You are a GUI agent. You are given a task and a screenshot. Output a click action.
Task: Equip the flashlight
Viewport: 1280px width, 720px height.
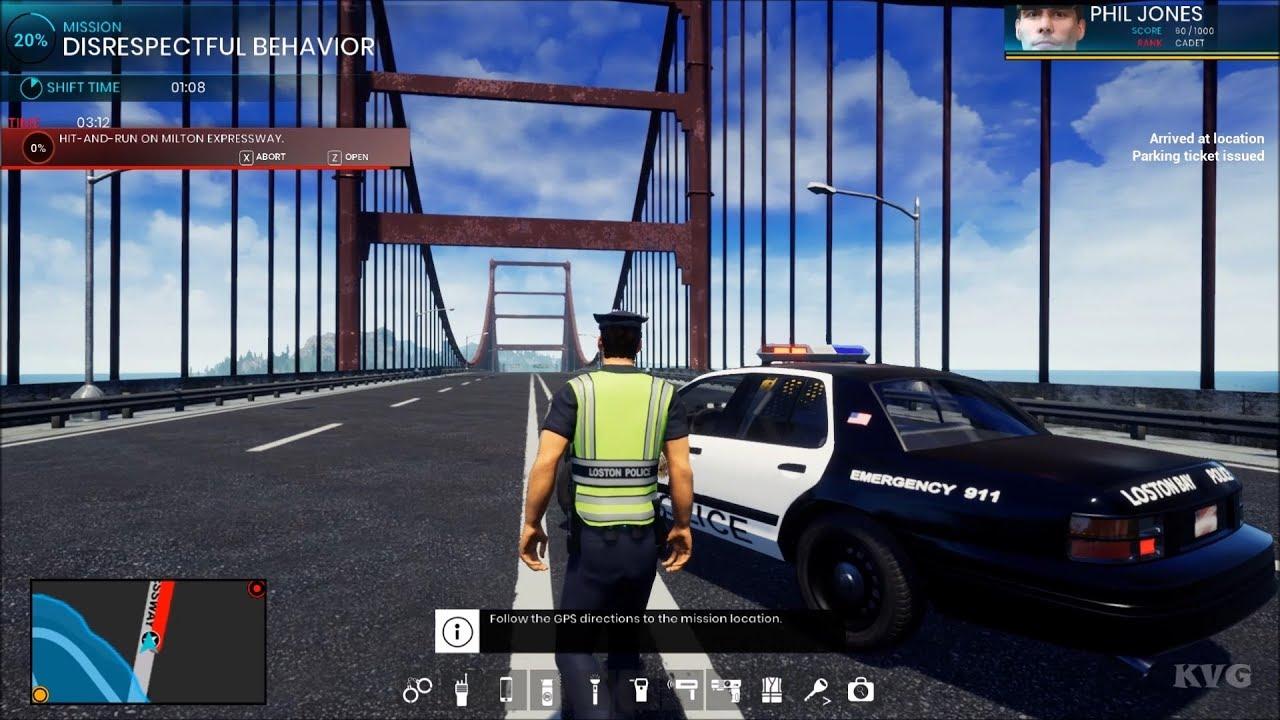tap(593, 689)
